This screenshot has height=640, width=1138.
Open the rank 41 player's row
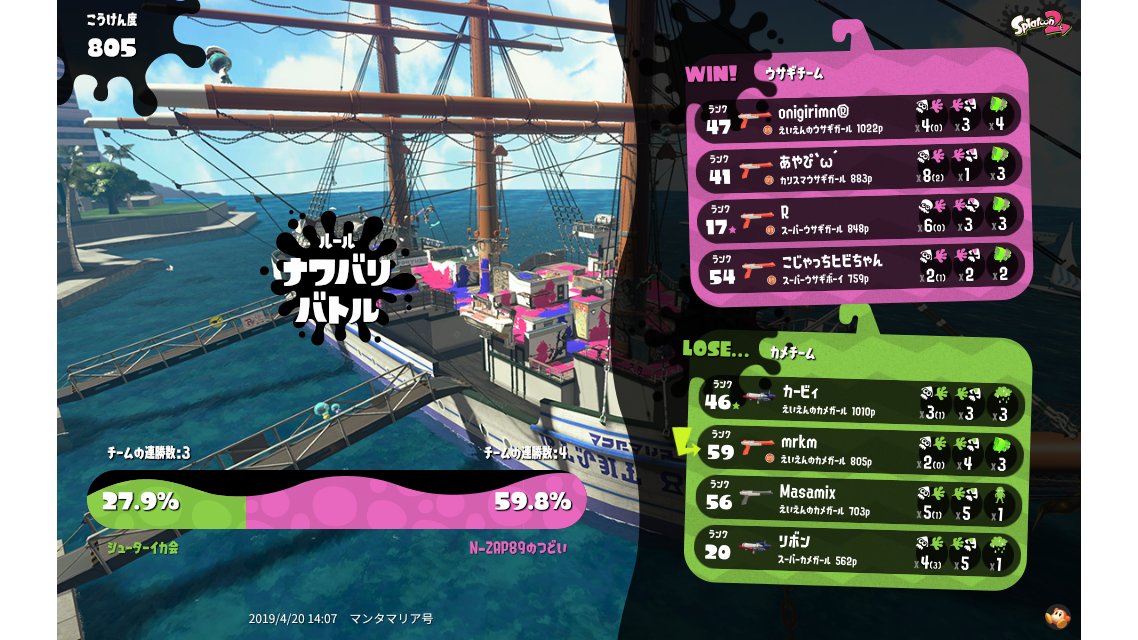860,166
